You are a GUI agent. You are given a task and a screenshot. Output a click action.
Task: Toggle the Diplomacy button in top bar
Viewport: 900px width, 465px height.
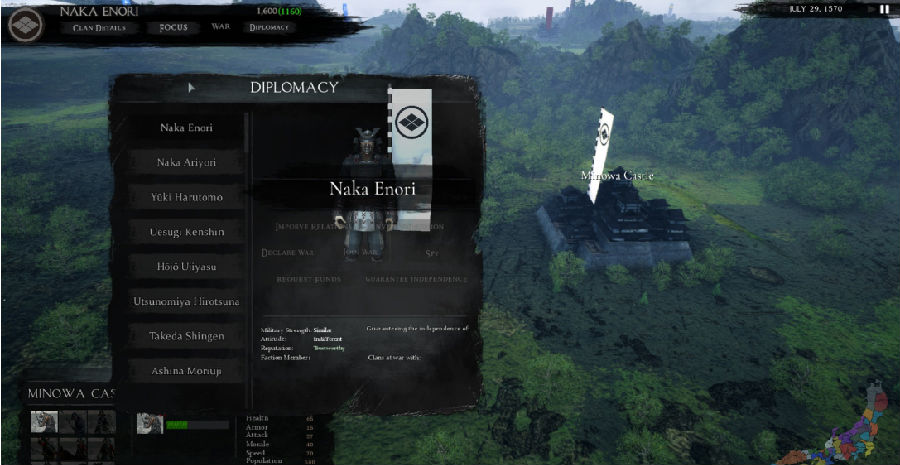click(270, 27)
